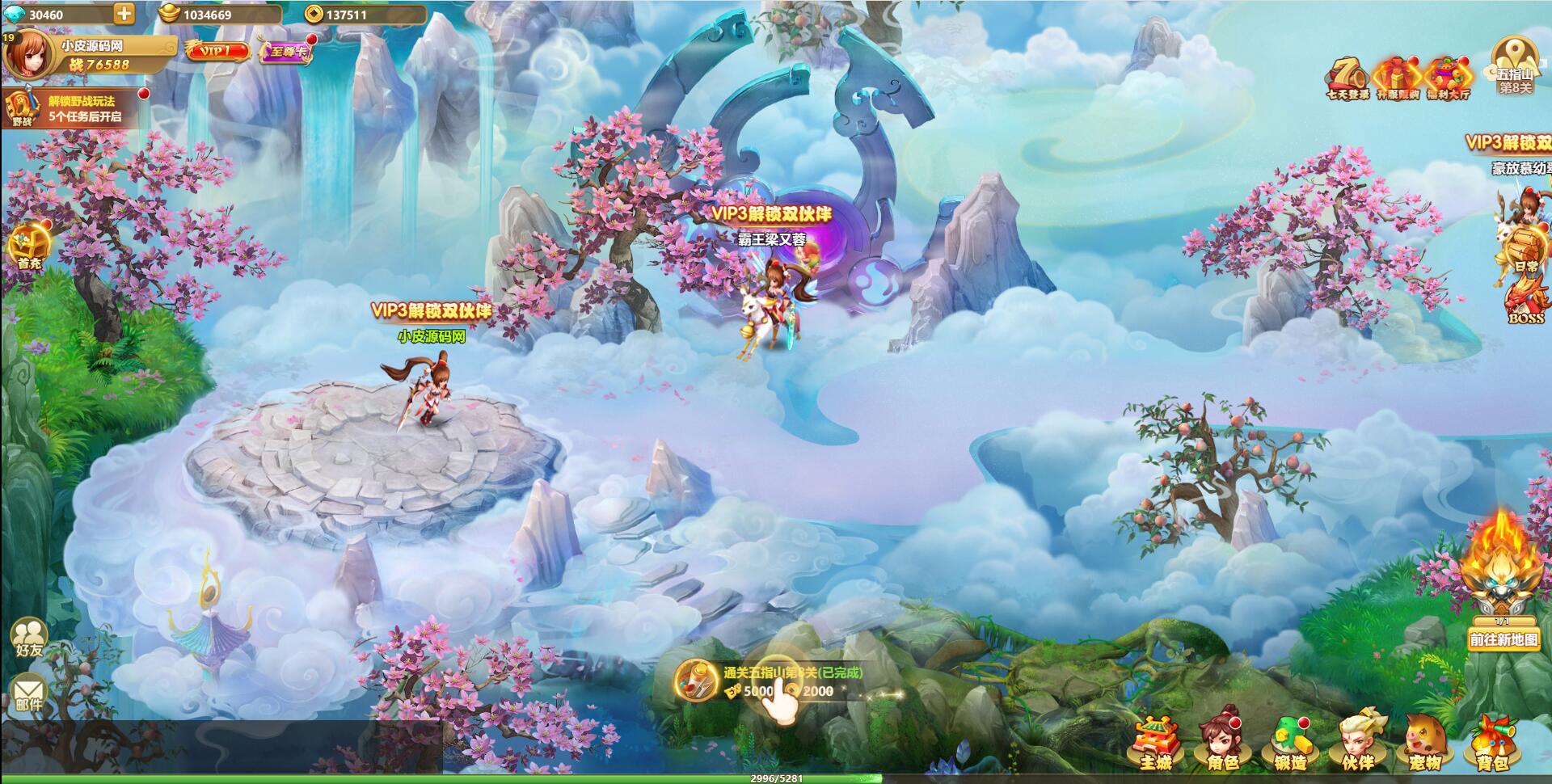Open the 至尊卡 supreme card panel

pyautogui.click(x=287, y=50)
